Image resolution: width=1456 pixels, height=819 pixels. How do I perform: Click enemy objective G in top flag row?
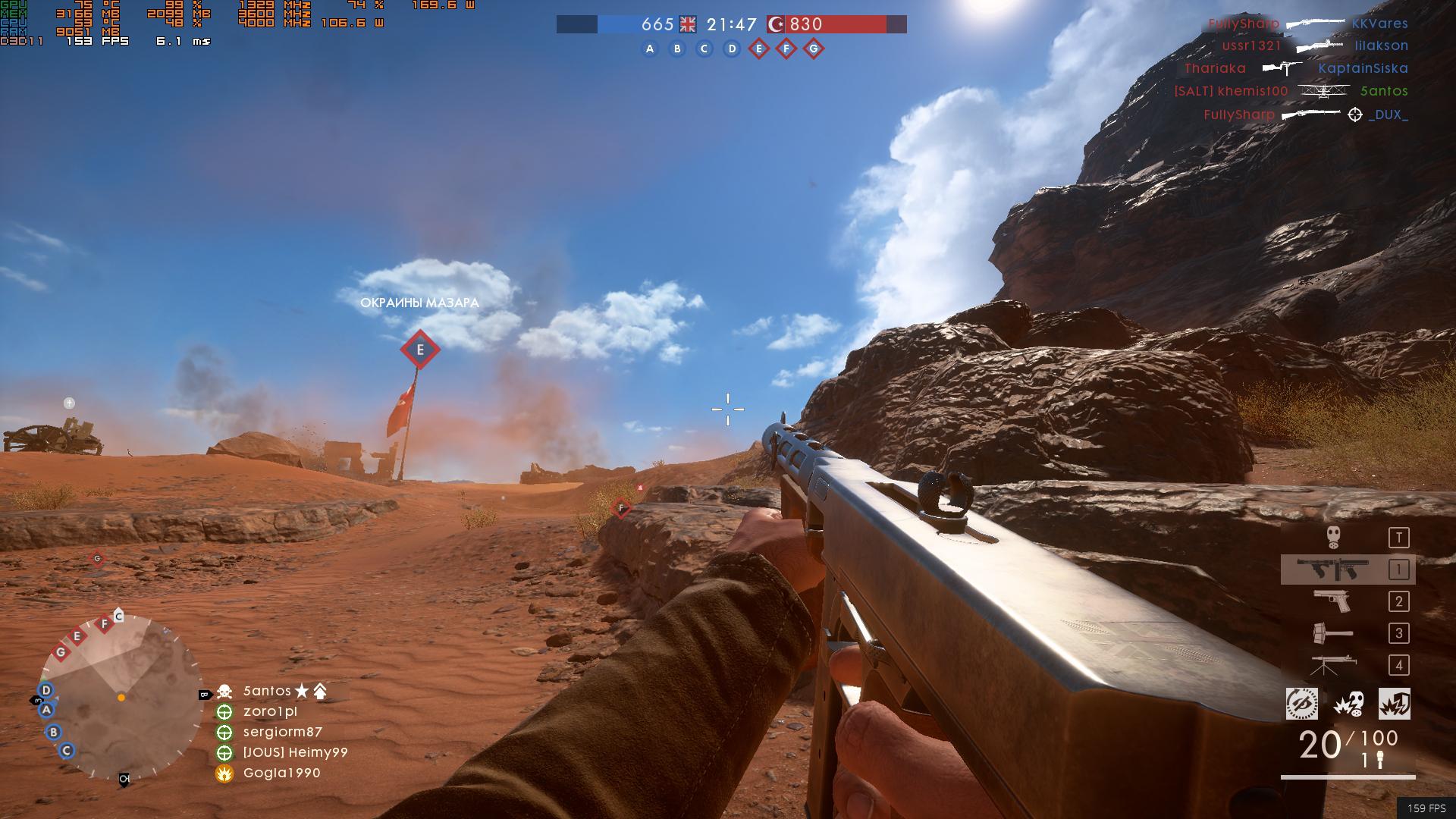[814, 49]
